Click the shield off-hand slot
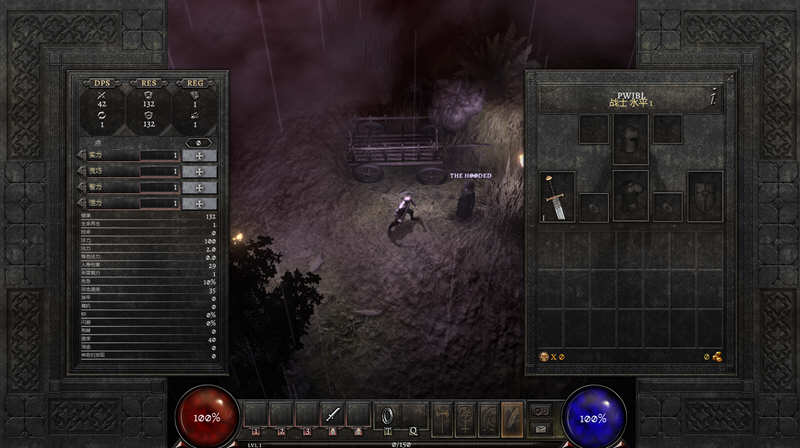 [x=705, y=197]
